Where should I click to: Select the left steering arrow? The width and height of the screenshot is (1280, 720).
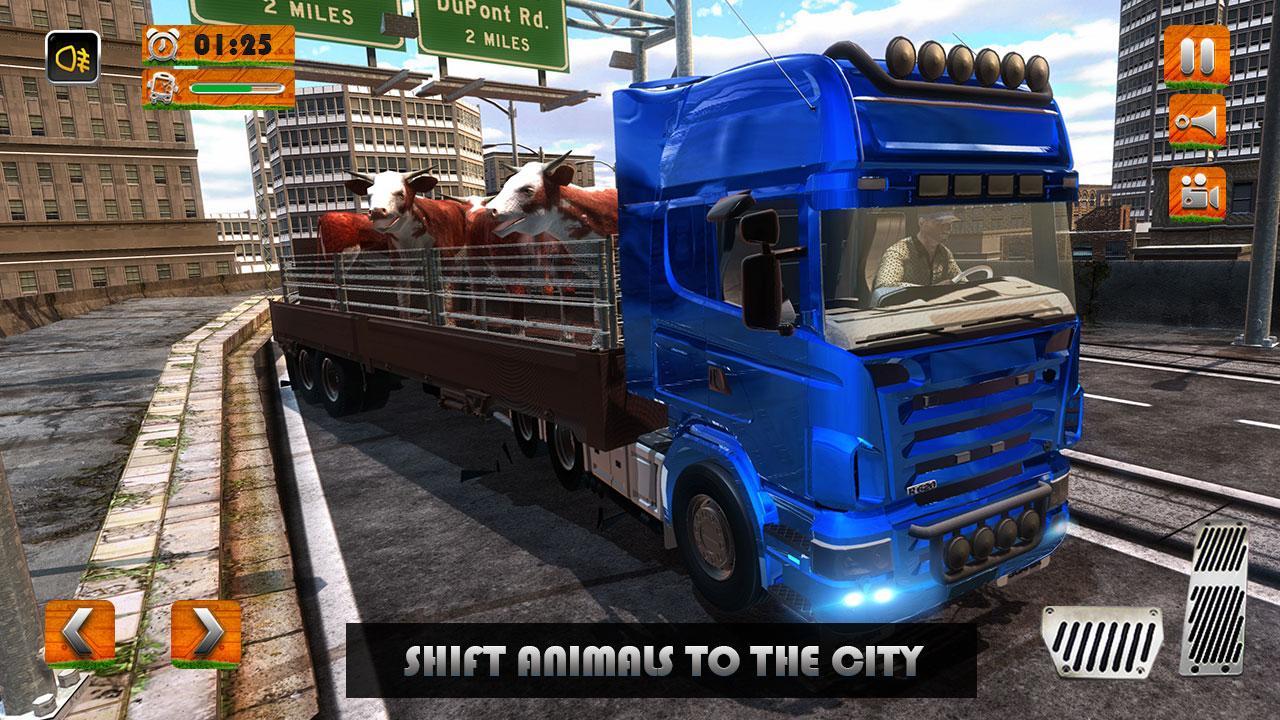coord(78,630)
